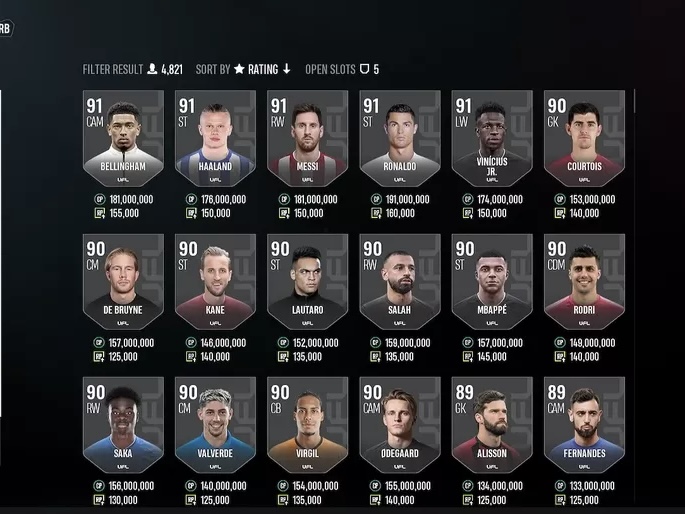The image size is (685, 514).
Task: Select the Rodri CDM card
Action: (584, 282)
